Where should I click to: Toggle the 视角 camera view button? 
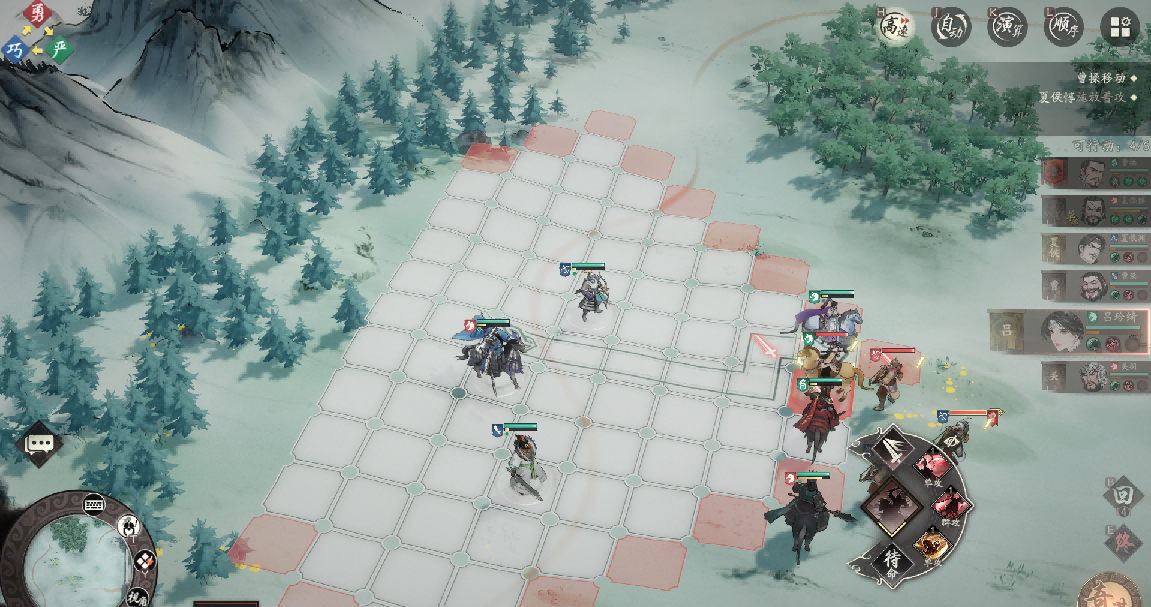click(x=137, y=596)
